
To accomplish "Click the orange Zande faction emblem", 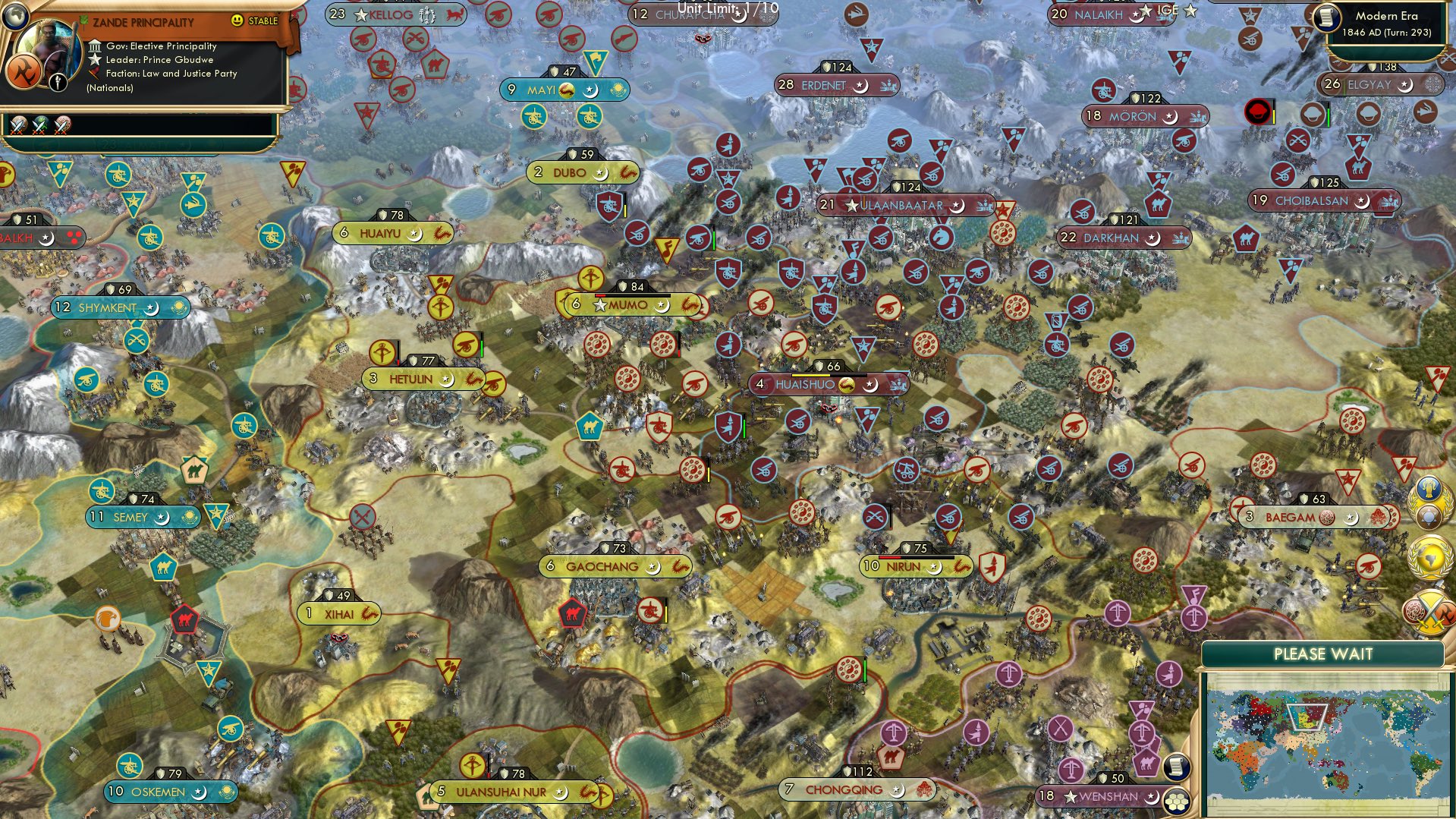I will coord(24,72).
